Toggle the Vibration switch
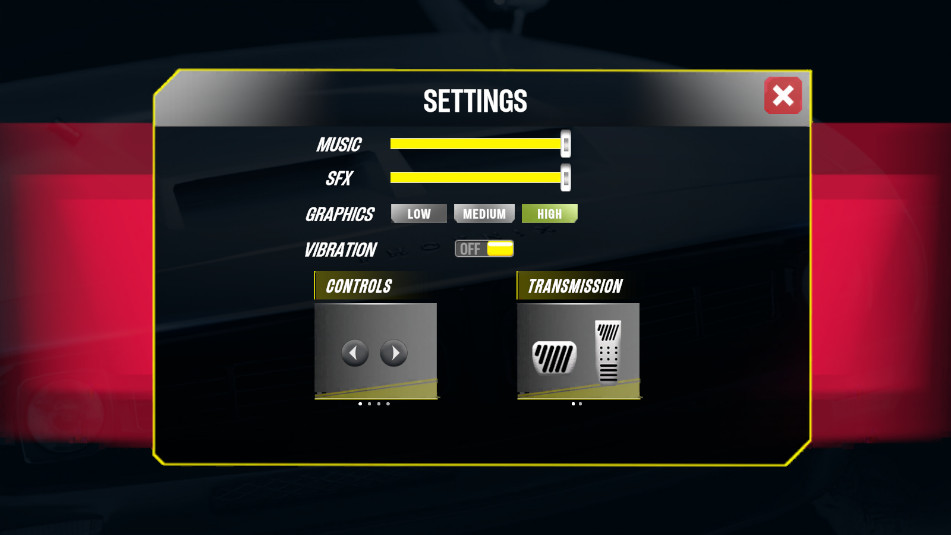The image size is (951, 535). coord(485,249)
